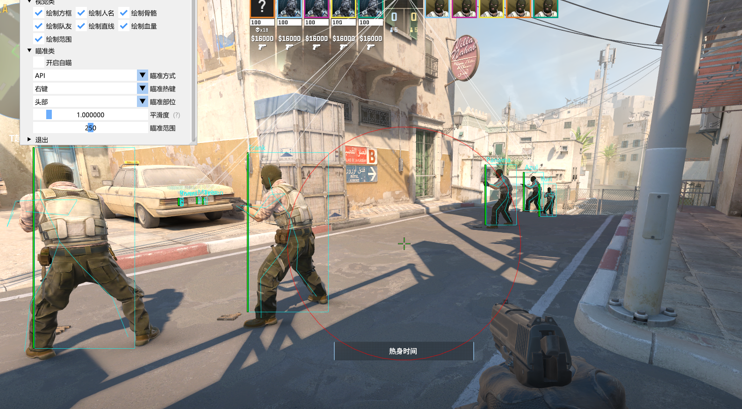Viewport: 742px width, 409px height.
Task: Toggle the 绘制范围 checkbox
Action: pyautogui.click(x=39, y=39)
